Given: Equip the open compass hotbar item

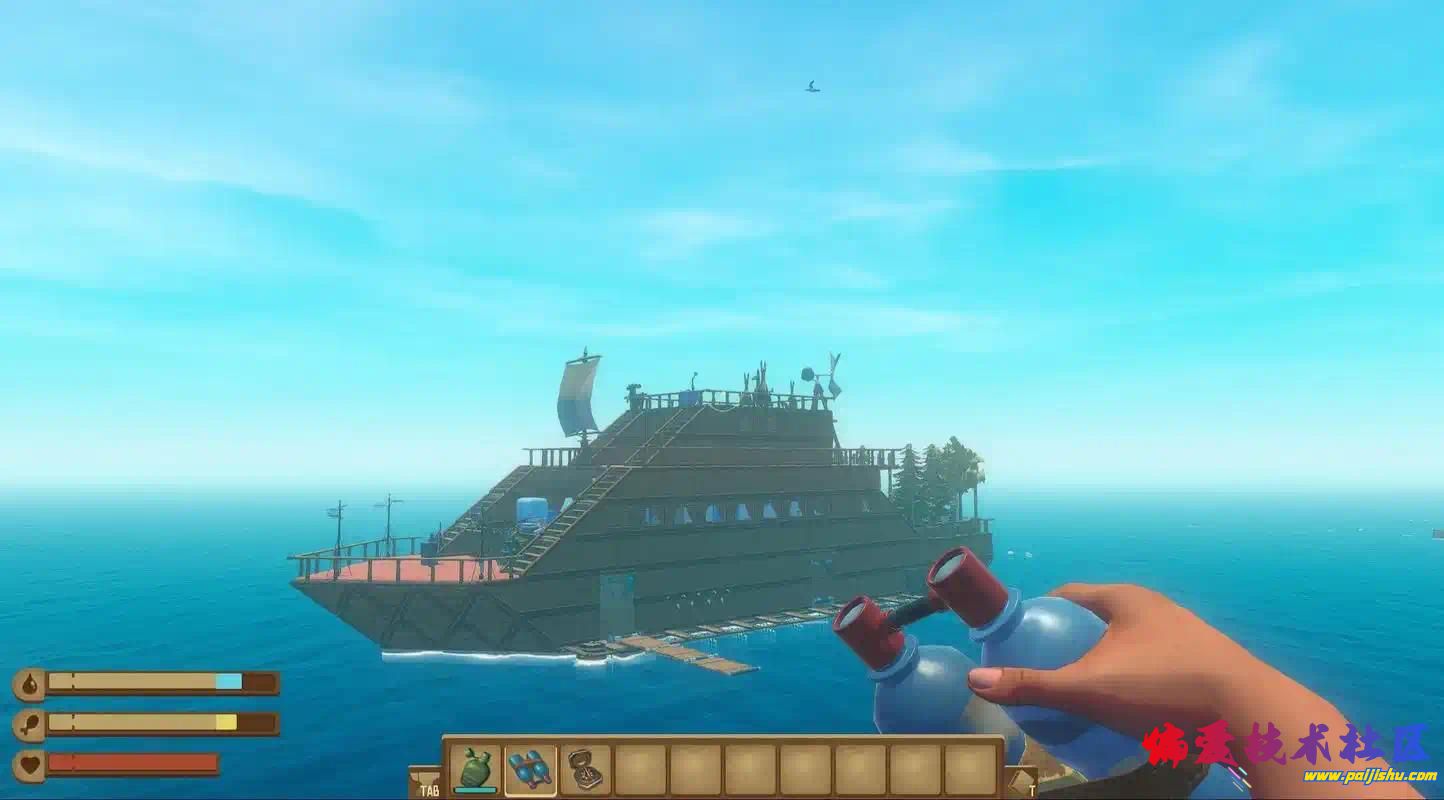Looking at the screenshot, I should click(x=585, y=769).
